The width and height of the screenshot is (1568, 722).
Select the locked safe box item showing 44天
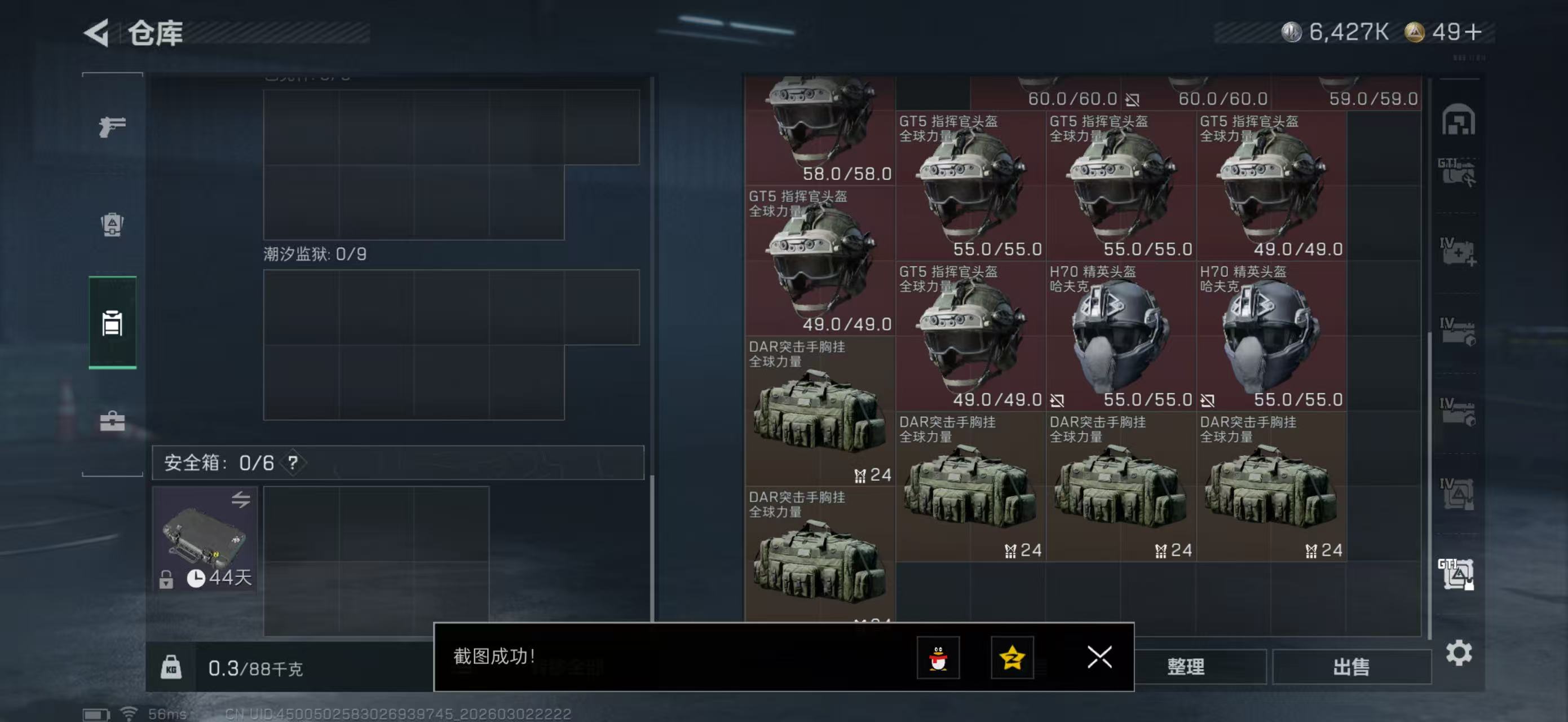(204, 539)
